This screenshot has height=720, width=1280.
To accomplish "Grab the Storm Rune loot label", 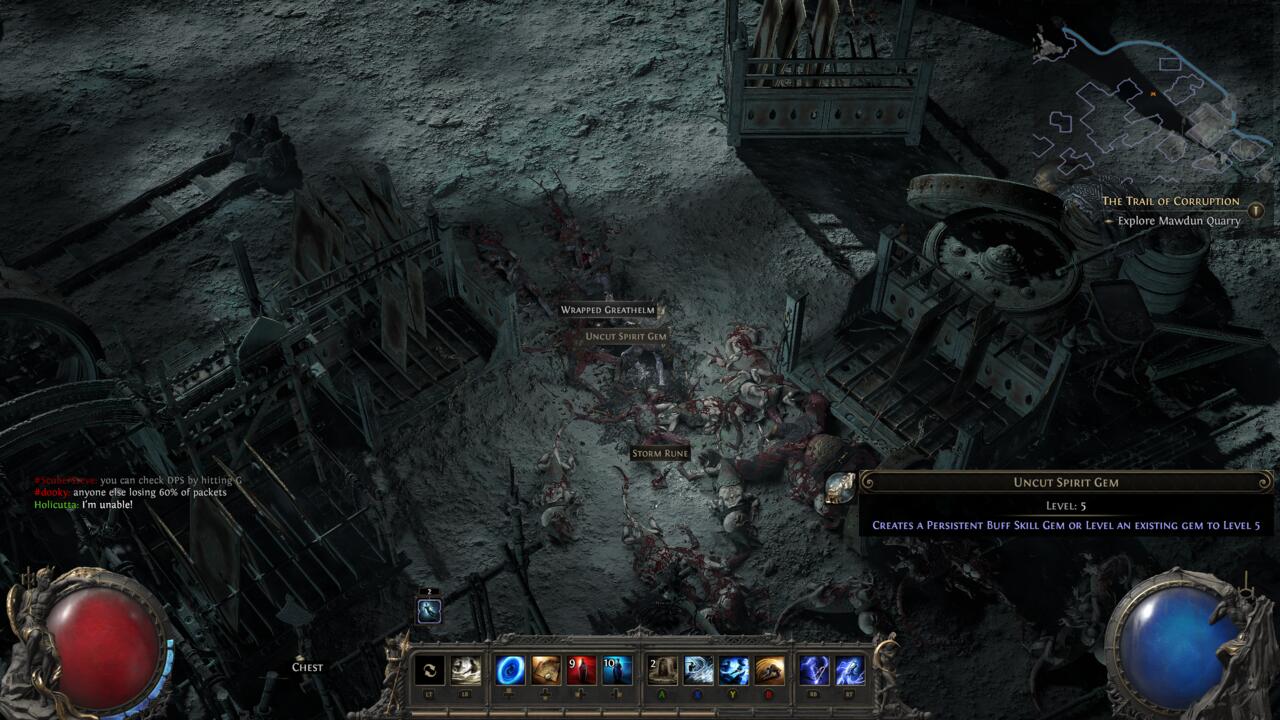I will (x=660, y=454).
